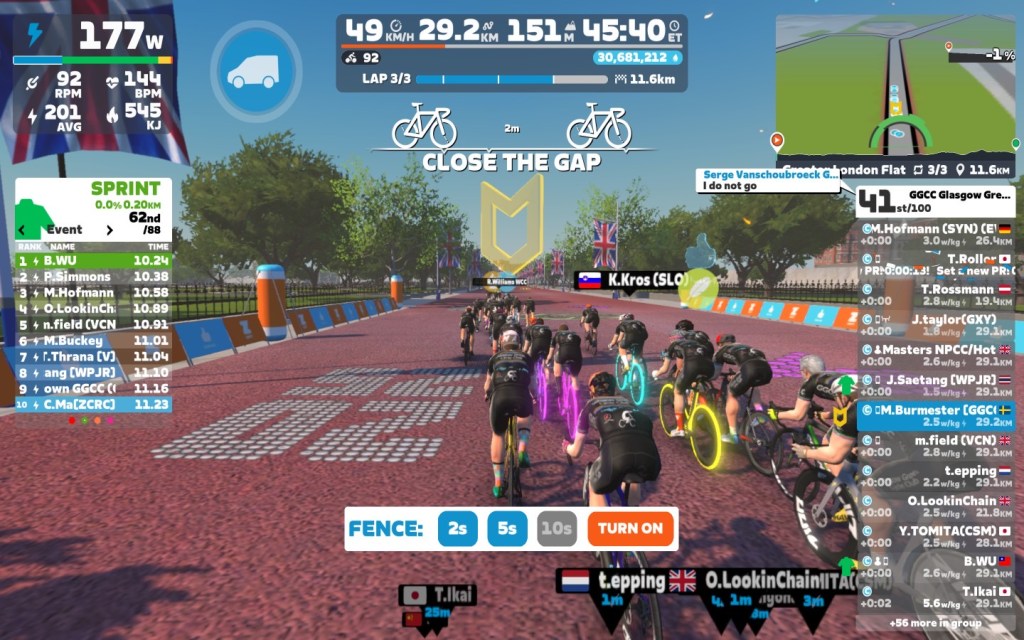Viewport: 1024px width, 640px height.
Task: Expand the +56 more in group row
Action: coord(936,623)
